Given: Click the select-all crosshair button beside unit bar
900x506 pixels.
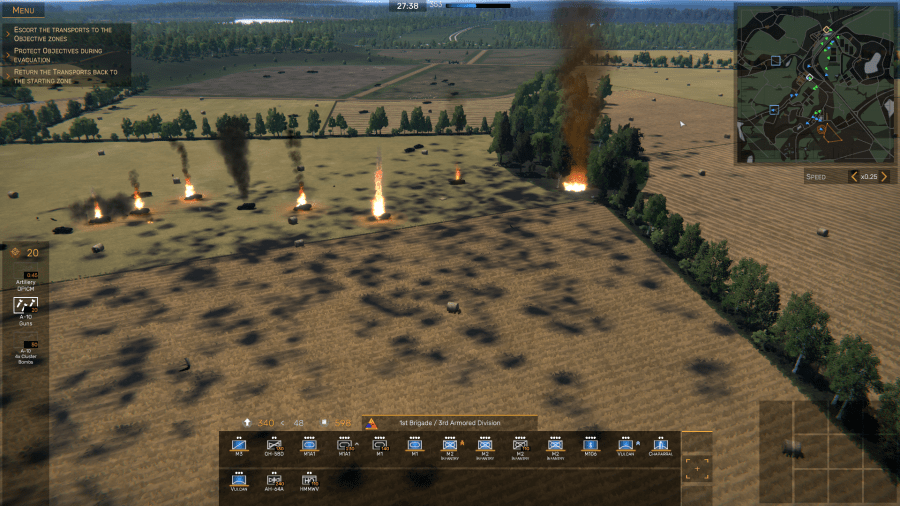Looking at the screenshot, I should tap(697, 467).
